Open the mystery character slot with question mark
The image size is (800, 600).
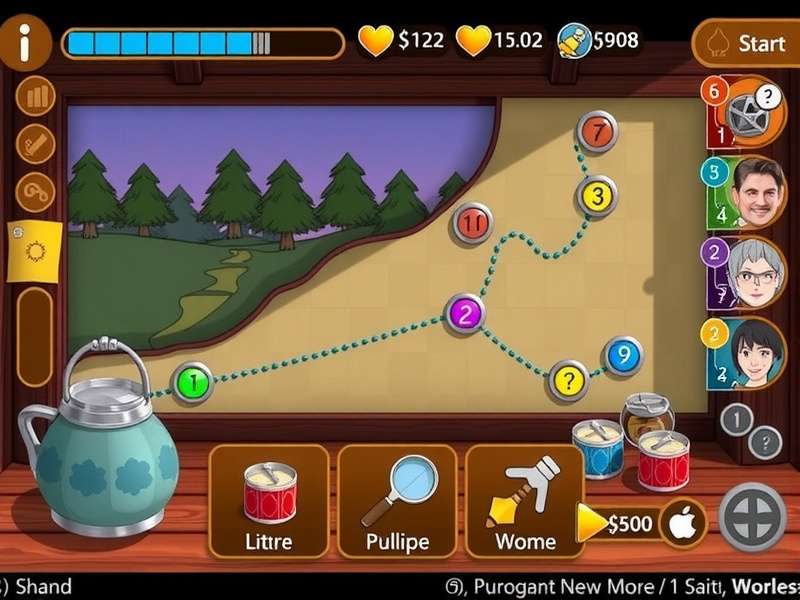pyautogui.click(x=754, y=111)
